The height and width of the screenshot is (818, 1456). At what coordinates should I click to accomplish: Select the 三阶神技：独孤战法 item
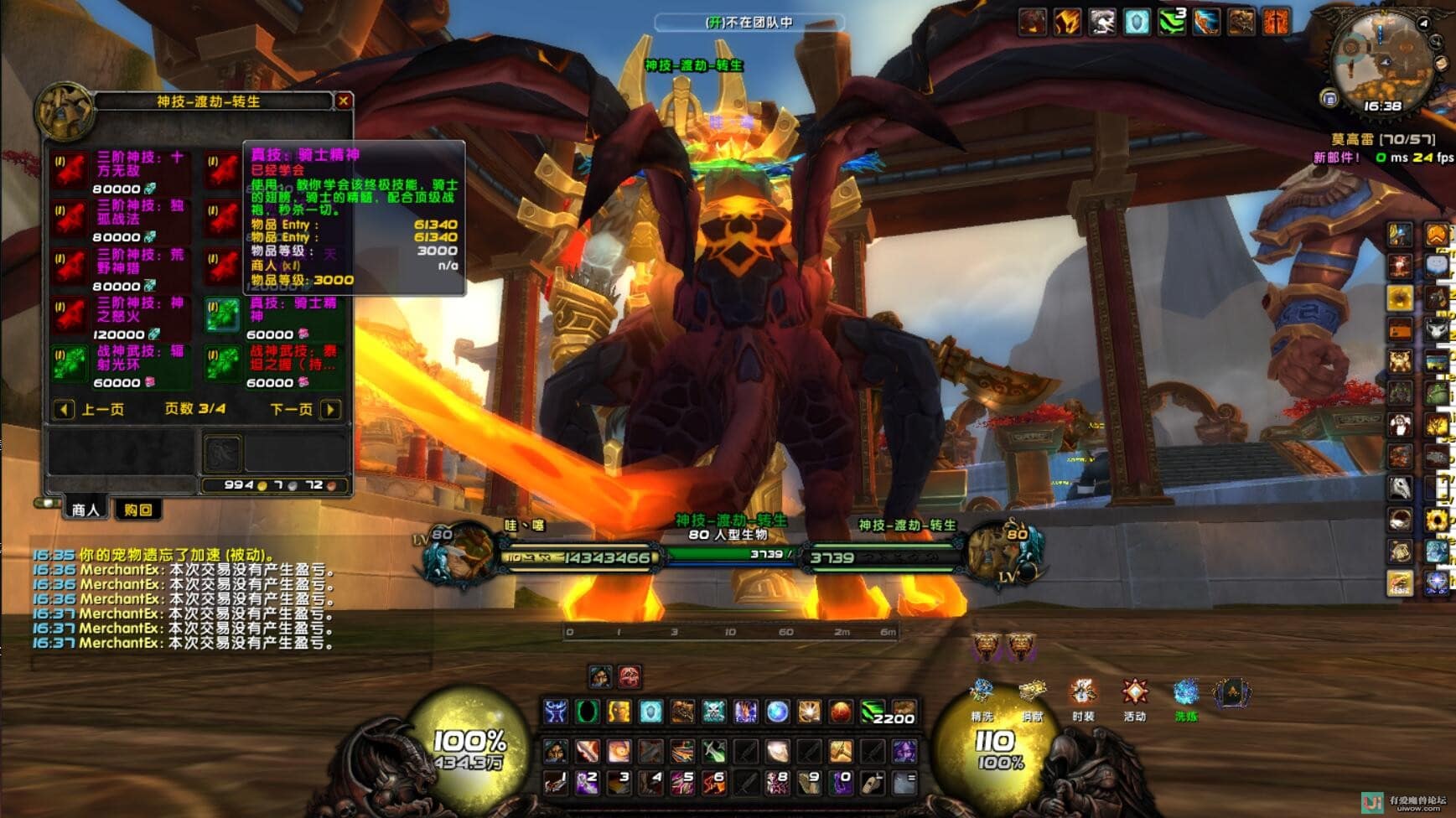[70, 219]
